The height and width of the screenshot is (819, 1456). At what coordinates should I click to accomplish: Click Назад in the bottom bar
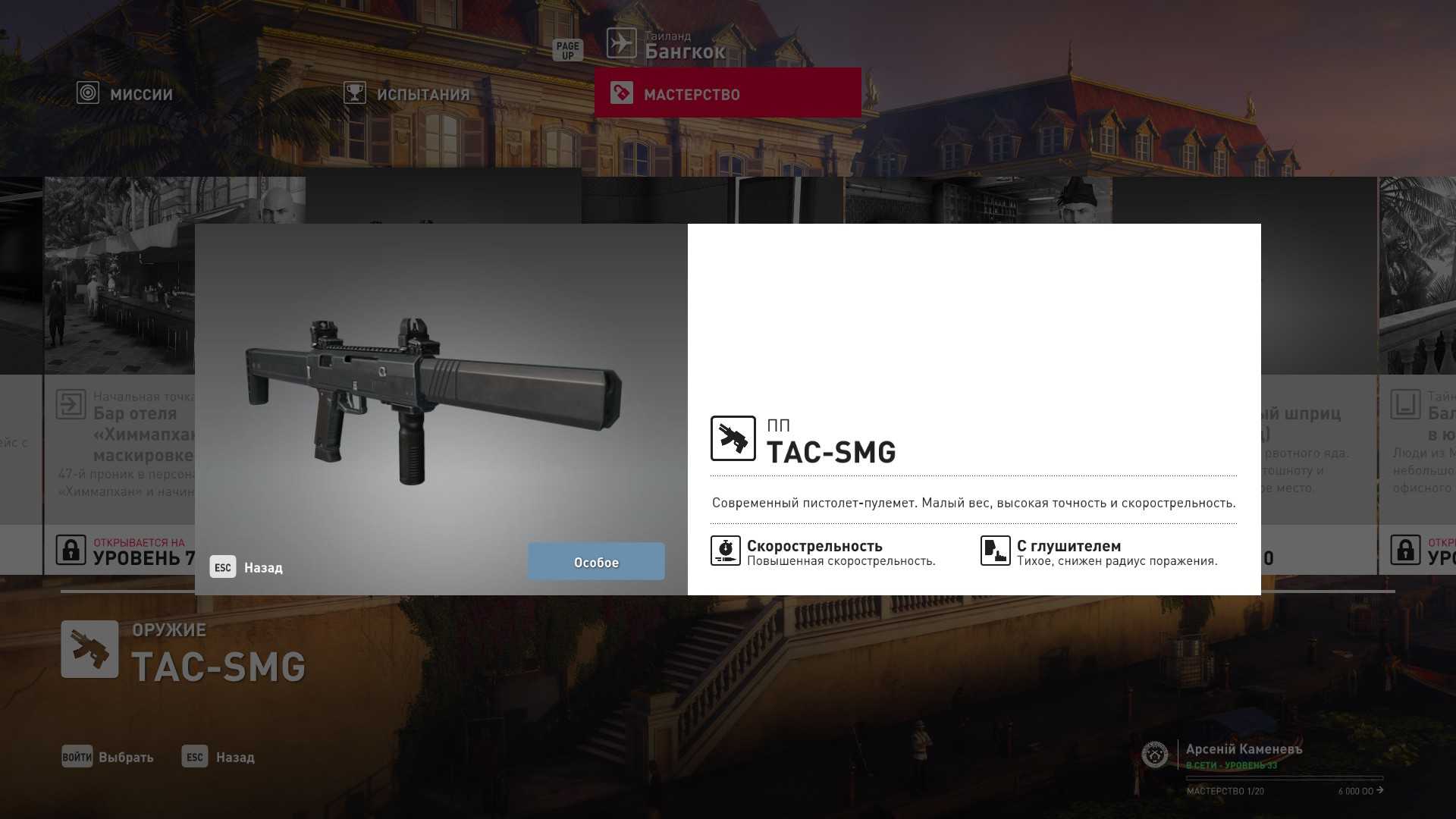click(x=218, y=757)
